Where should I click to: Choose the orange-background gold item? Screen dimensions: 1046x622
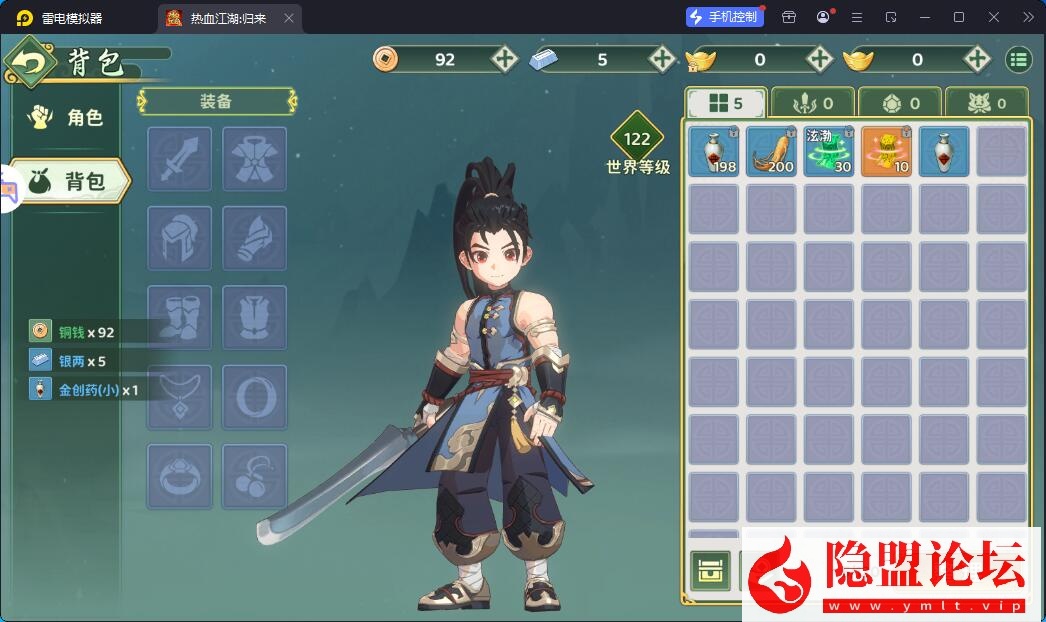coord(886,151)
